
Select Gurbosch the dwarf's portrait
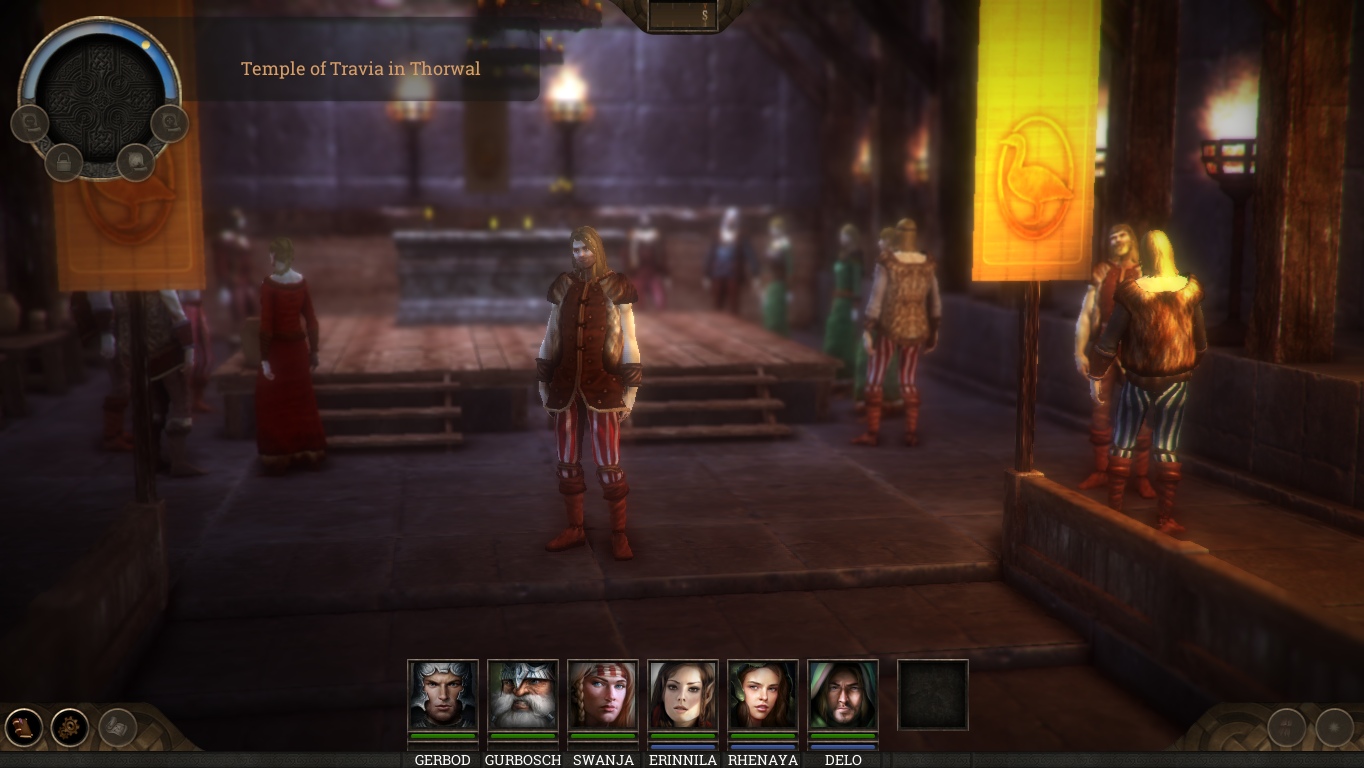523,695
